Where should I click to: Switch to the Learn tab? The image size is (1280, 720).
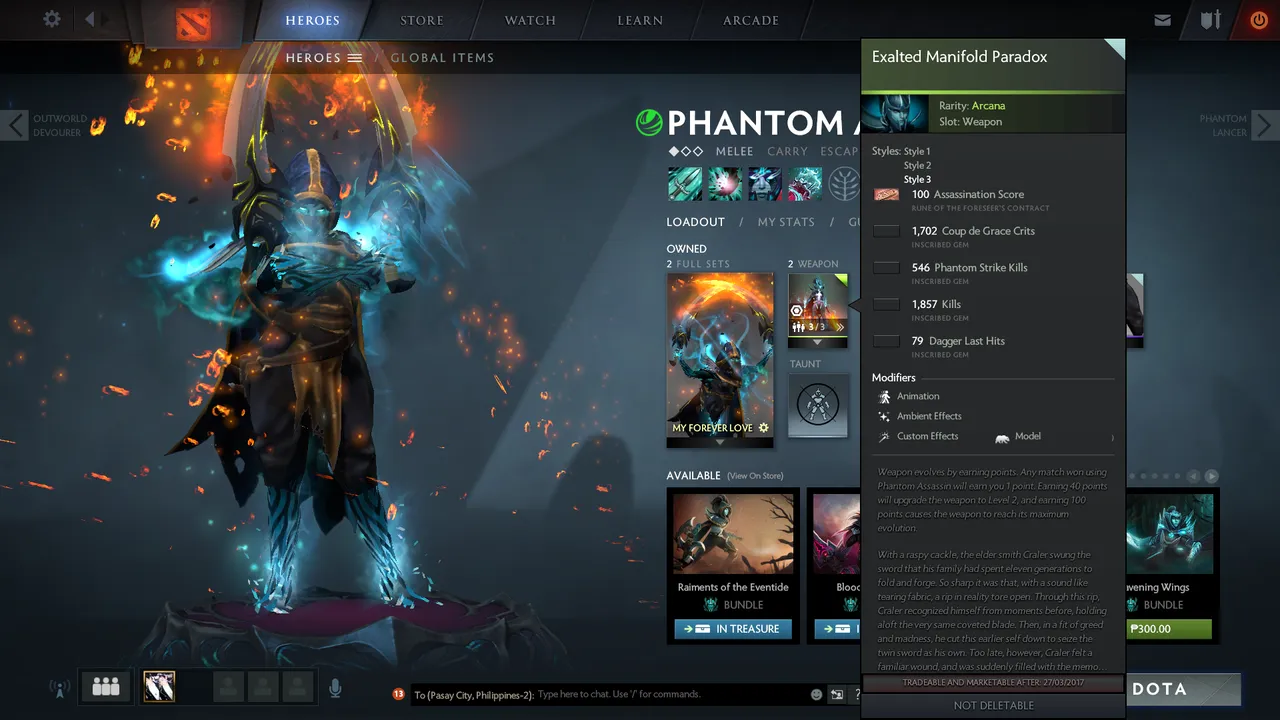pos(640,20)
